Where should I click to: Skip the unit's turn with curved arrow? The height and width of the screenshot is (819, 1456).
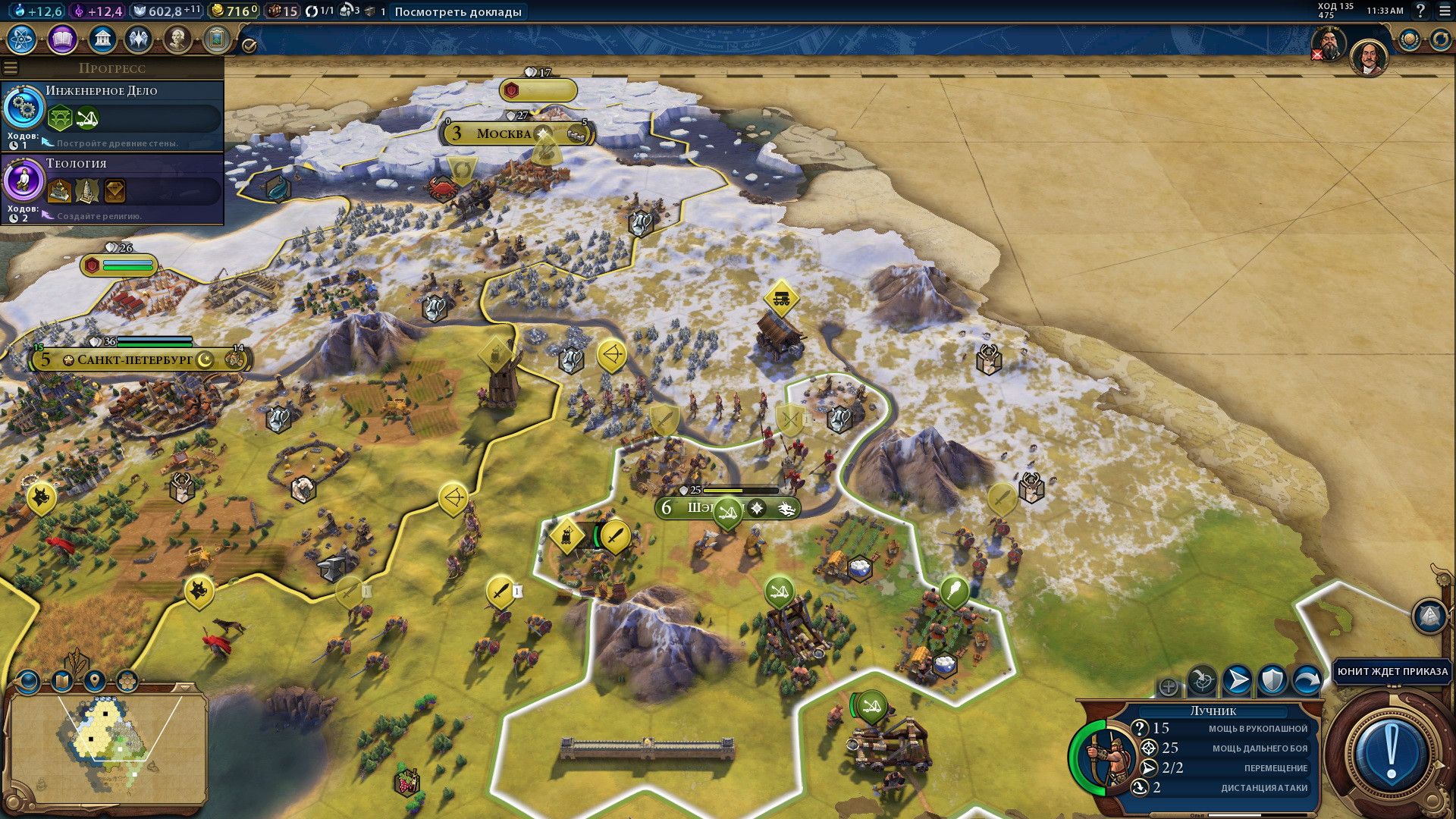1306,680
